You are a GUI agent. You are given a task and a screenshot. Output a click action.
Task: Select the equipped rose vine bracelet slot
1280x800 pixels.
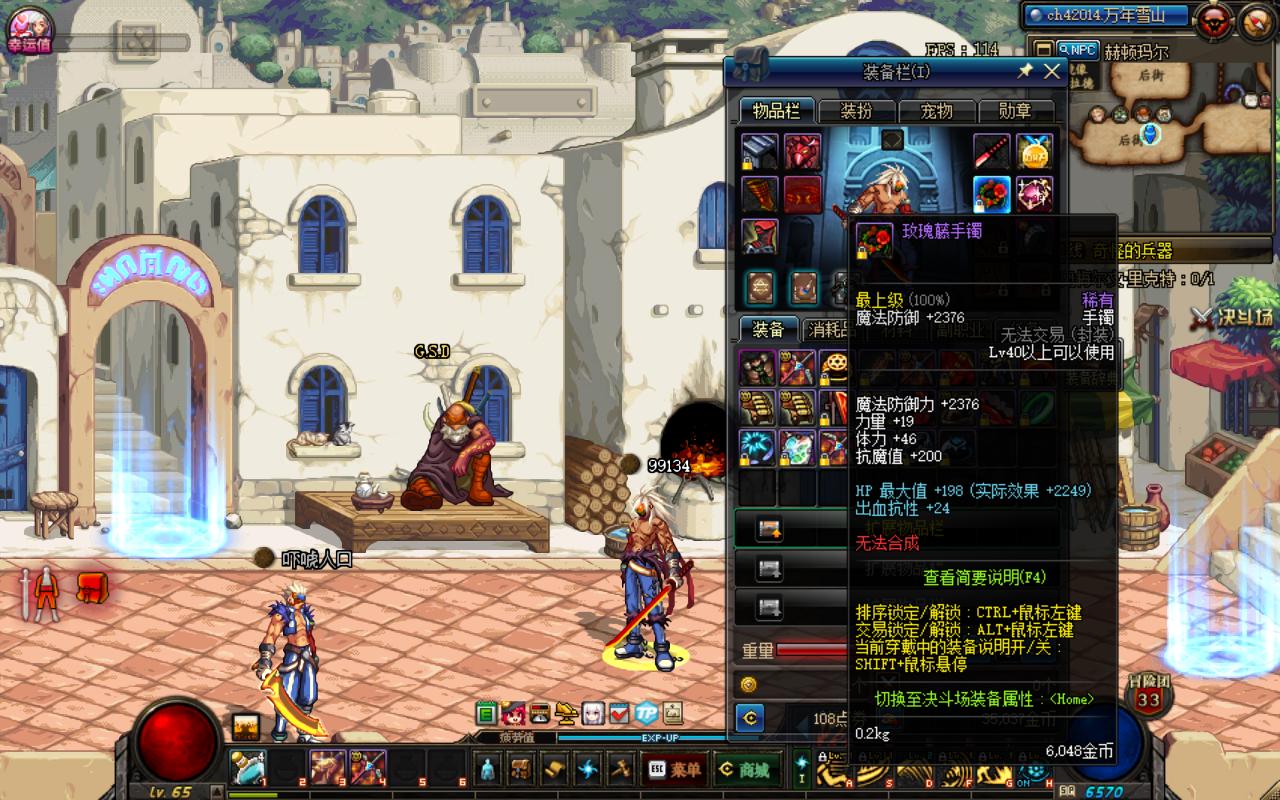click(x=992, y=193)
